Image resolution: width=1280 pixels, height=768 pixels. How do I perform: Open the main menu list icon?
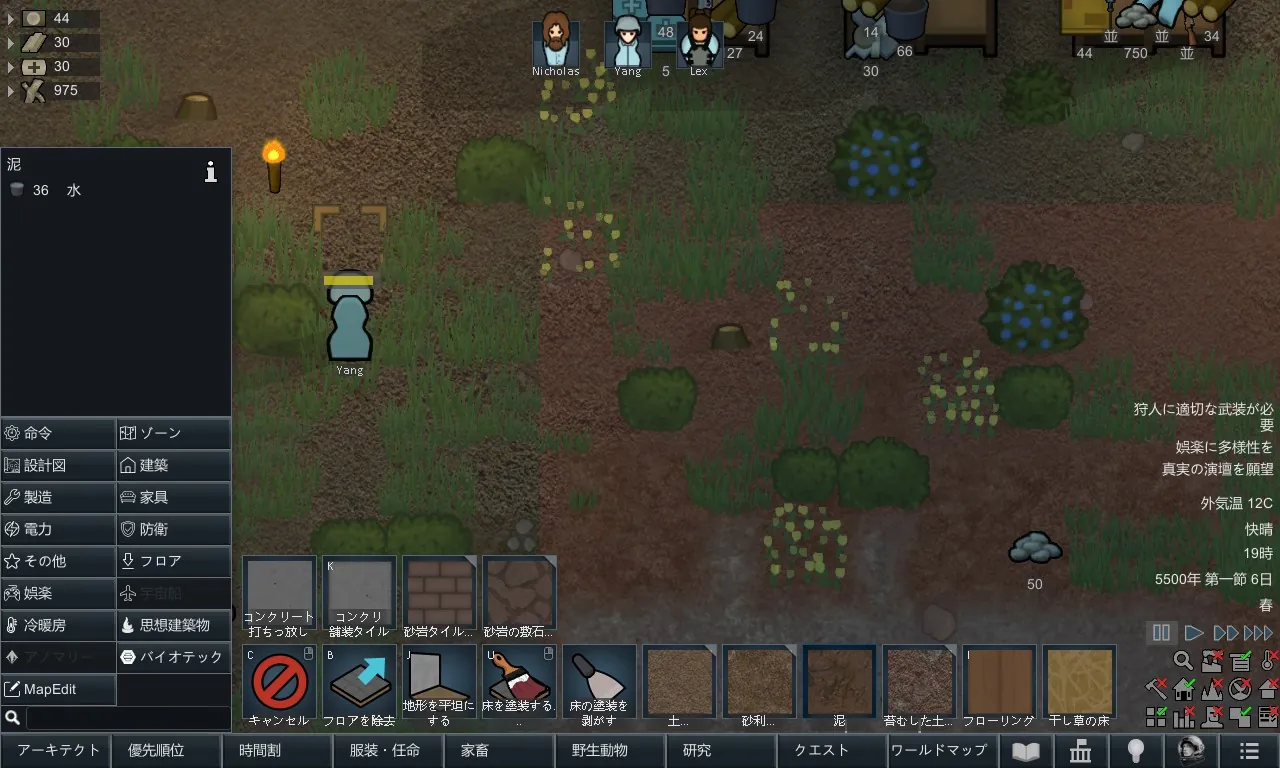pos(1249,750)
